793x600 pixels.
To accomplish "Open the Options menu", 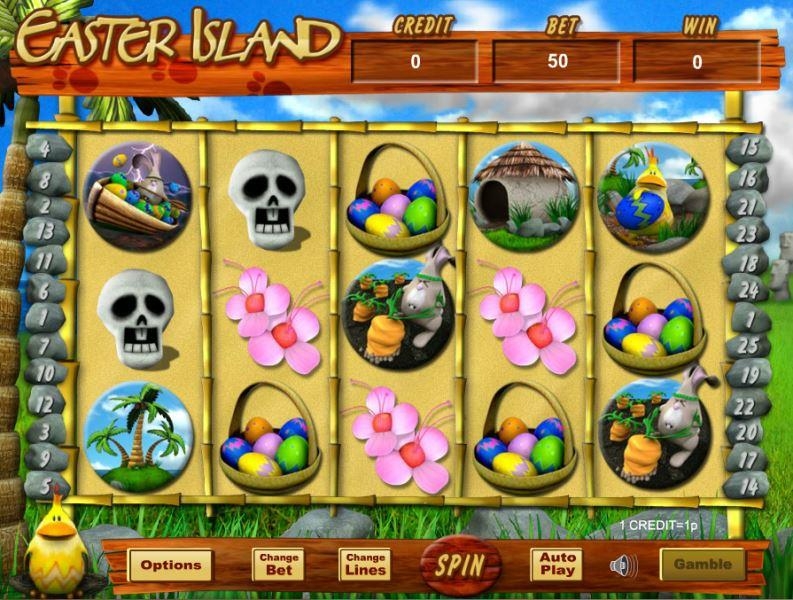I will pos(170,565).
